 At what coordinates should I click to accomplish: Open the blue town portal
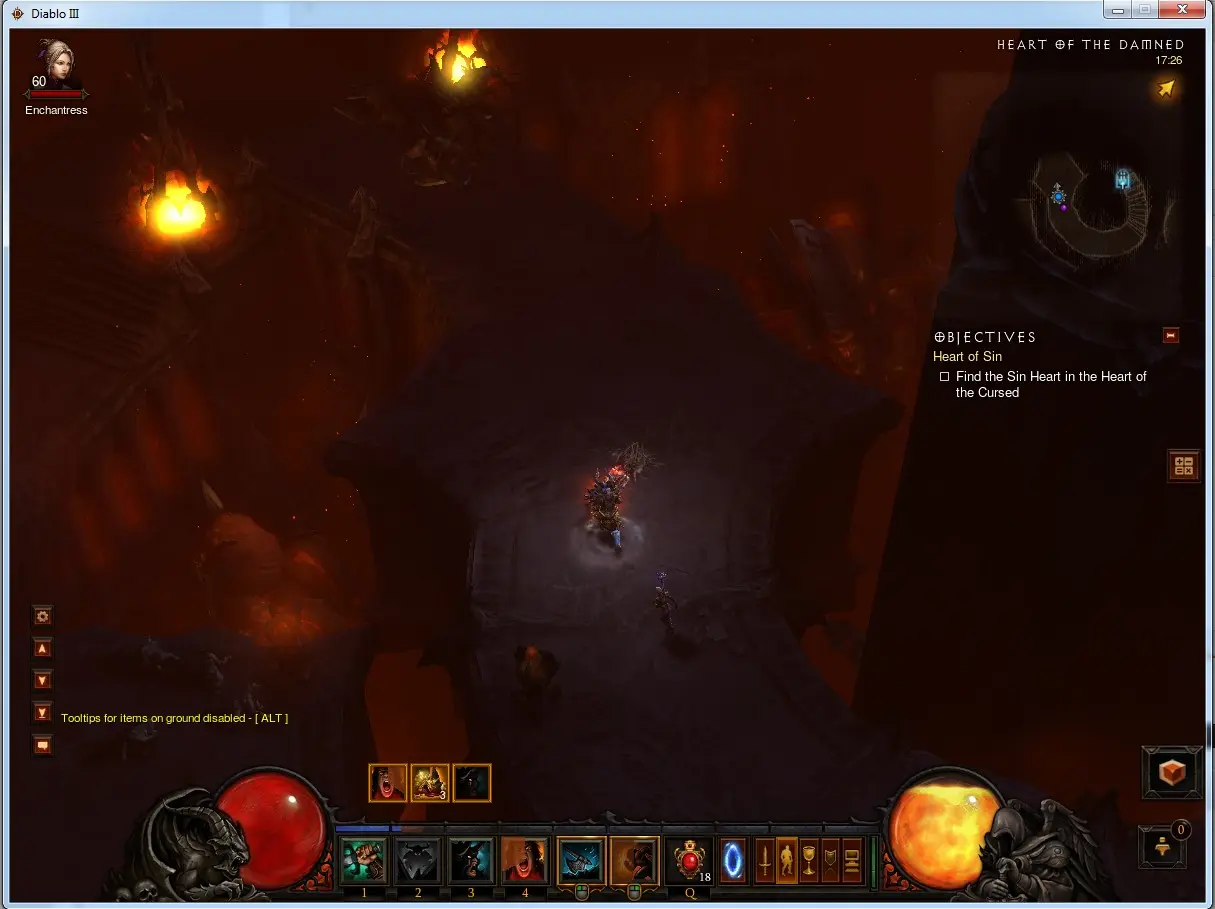733,860
